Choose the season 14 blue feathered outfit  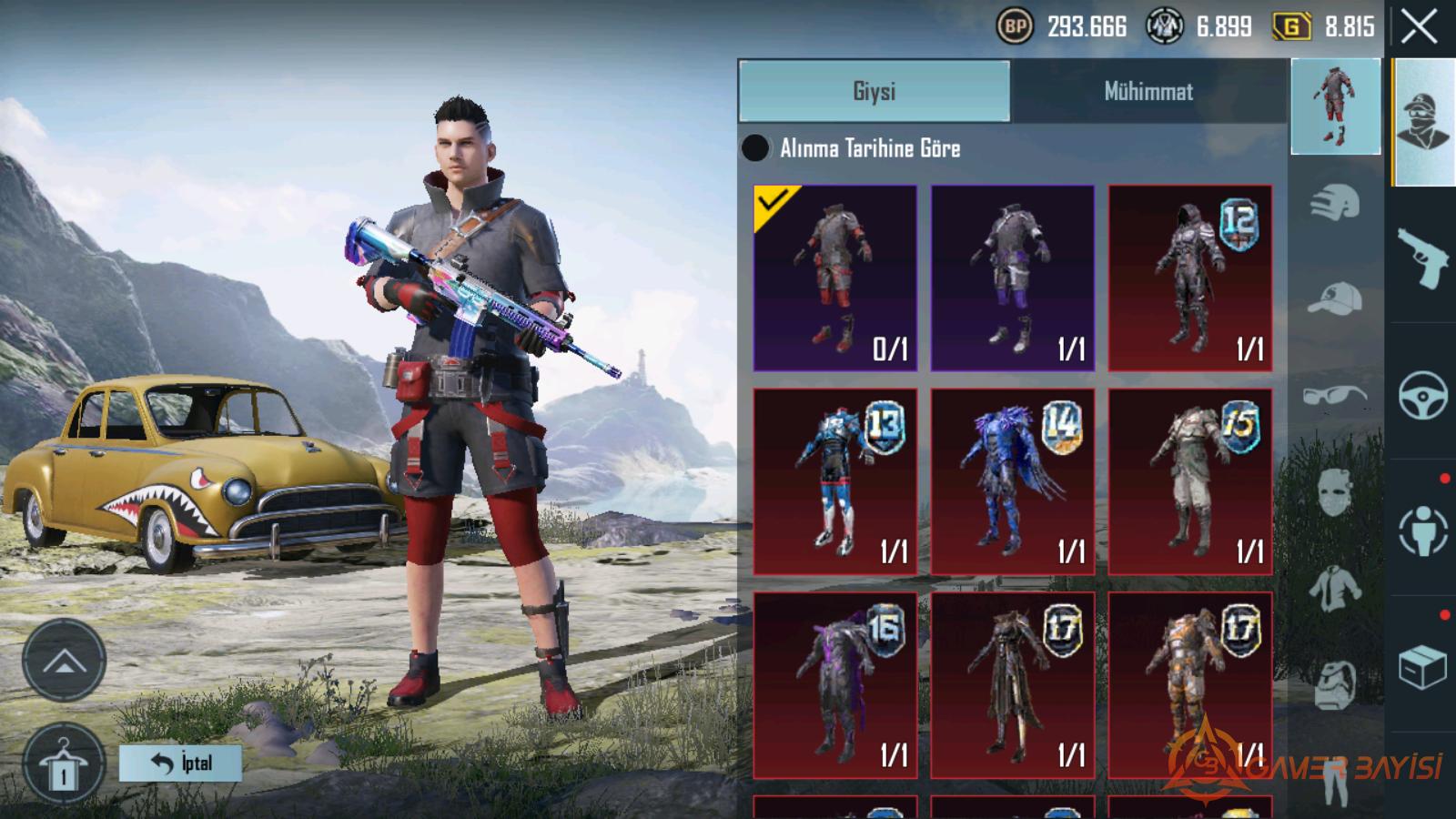pos(1012,481)
